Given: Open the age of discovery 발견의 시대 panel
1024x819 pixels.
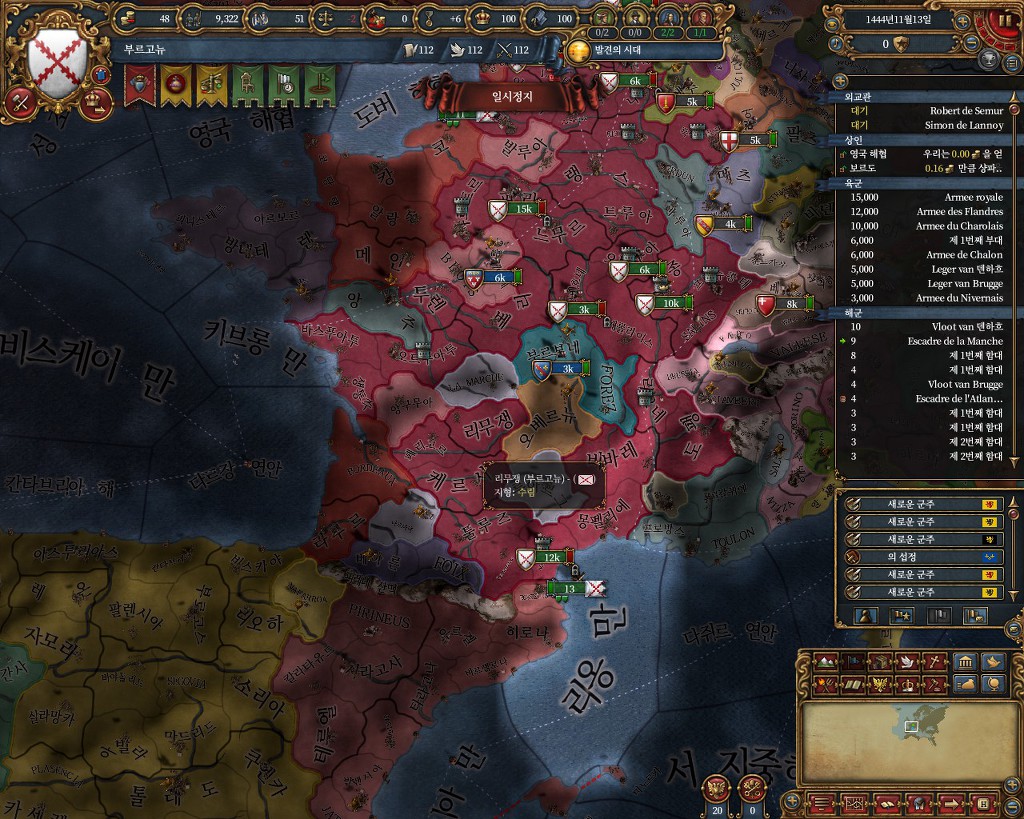Looking at the screenshot, I should tap(580, 48).
